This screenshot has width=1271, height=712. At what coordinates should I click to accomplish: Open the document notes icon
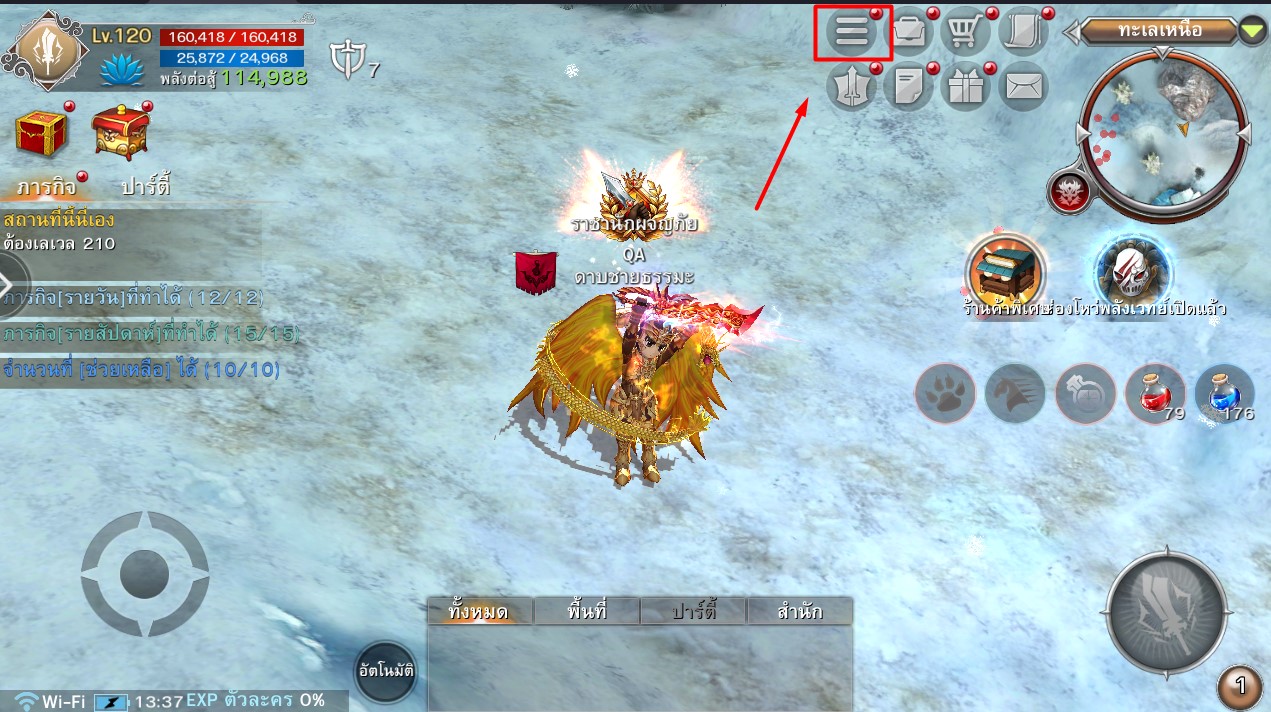pyautogui.click(x=908, y=87)
